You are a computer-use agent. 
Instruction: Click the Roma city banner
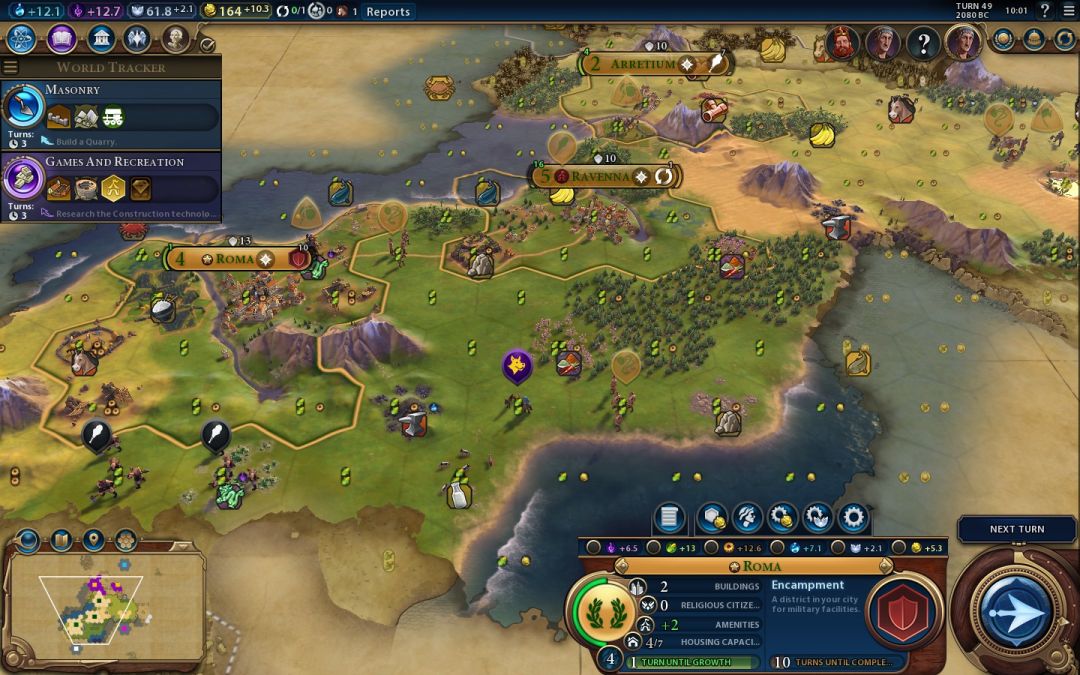235,259
